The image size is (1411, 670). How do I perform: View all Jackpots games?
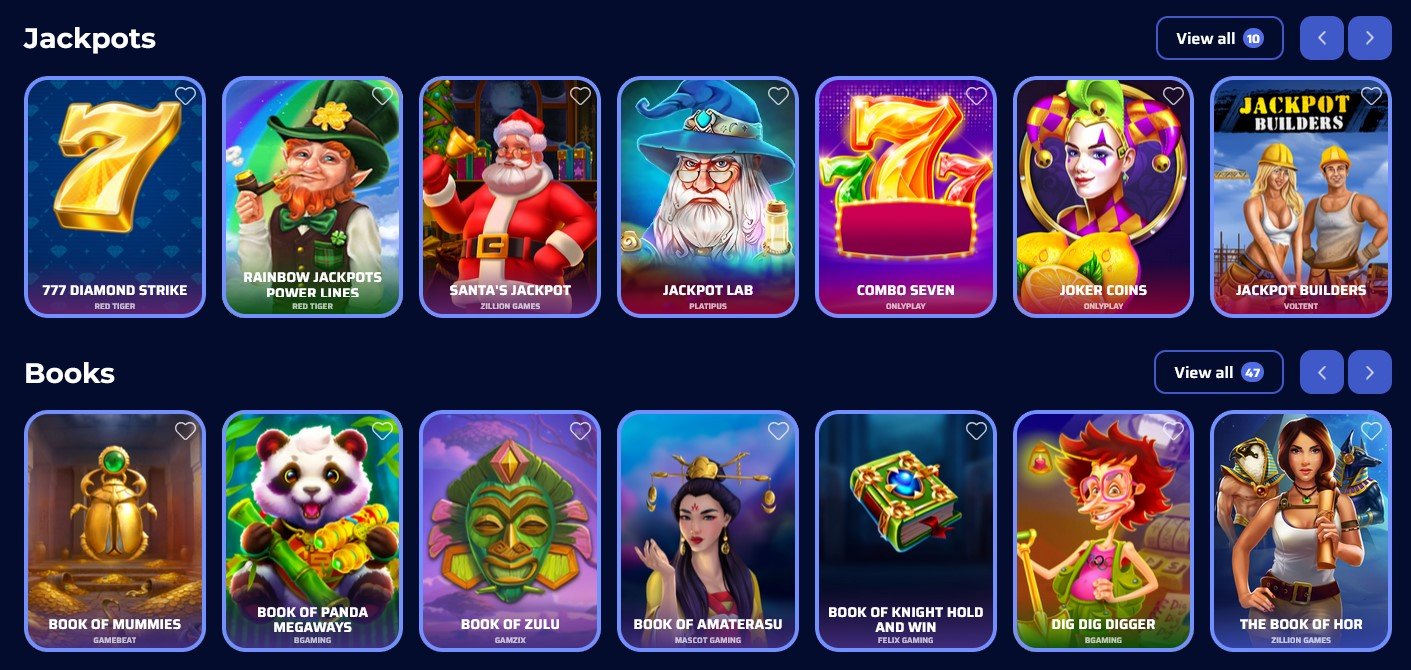click(x=1219, y=39)
